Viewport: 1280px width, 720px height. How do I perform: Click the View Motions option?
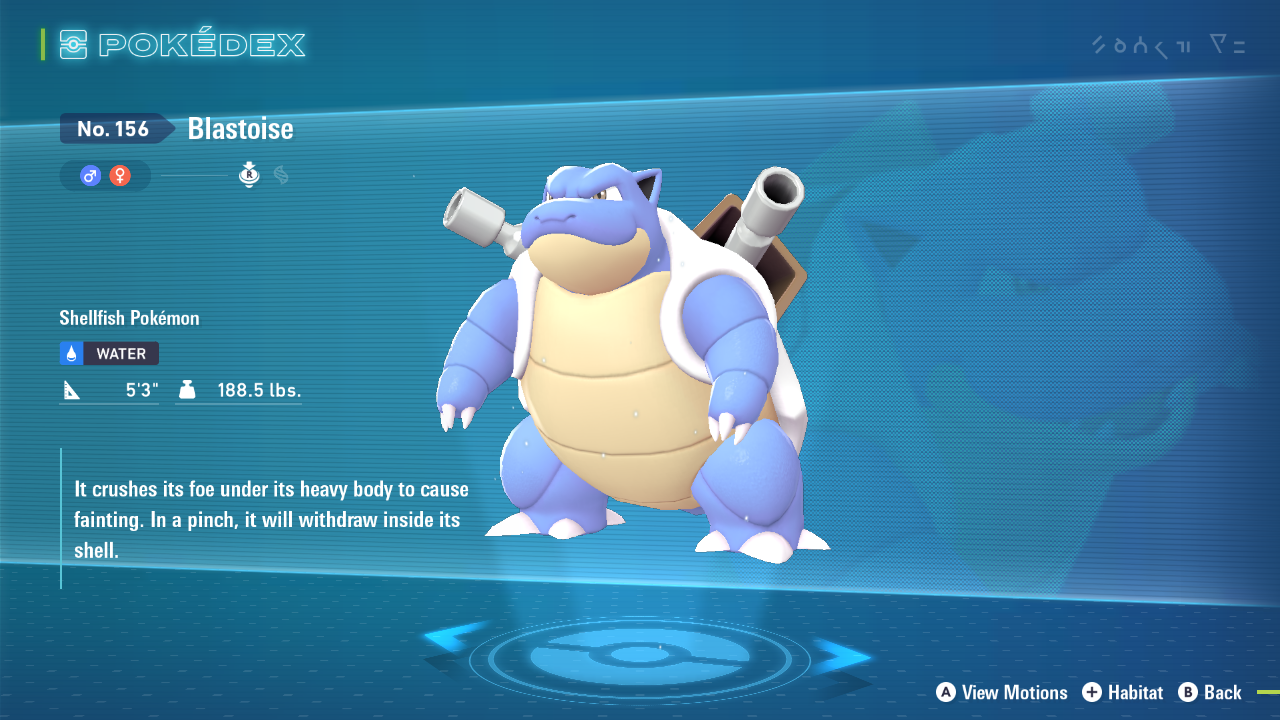pyautogui.click(x=1002, y=692)
